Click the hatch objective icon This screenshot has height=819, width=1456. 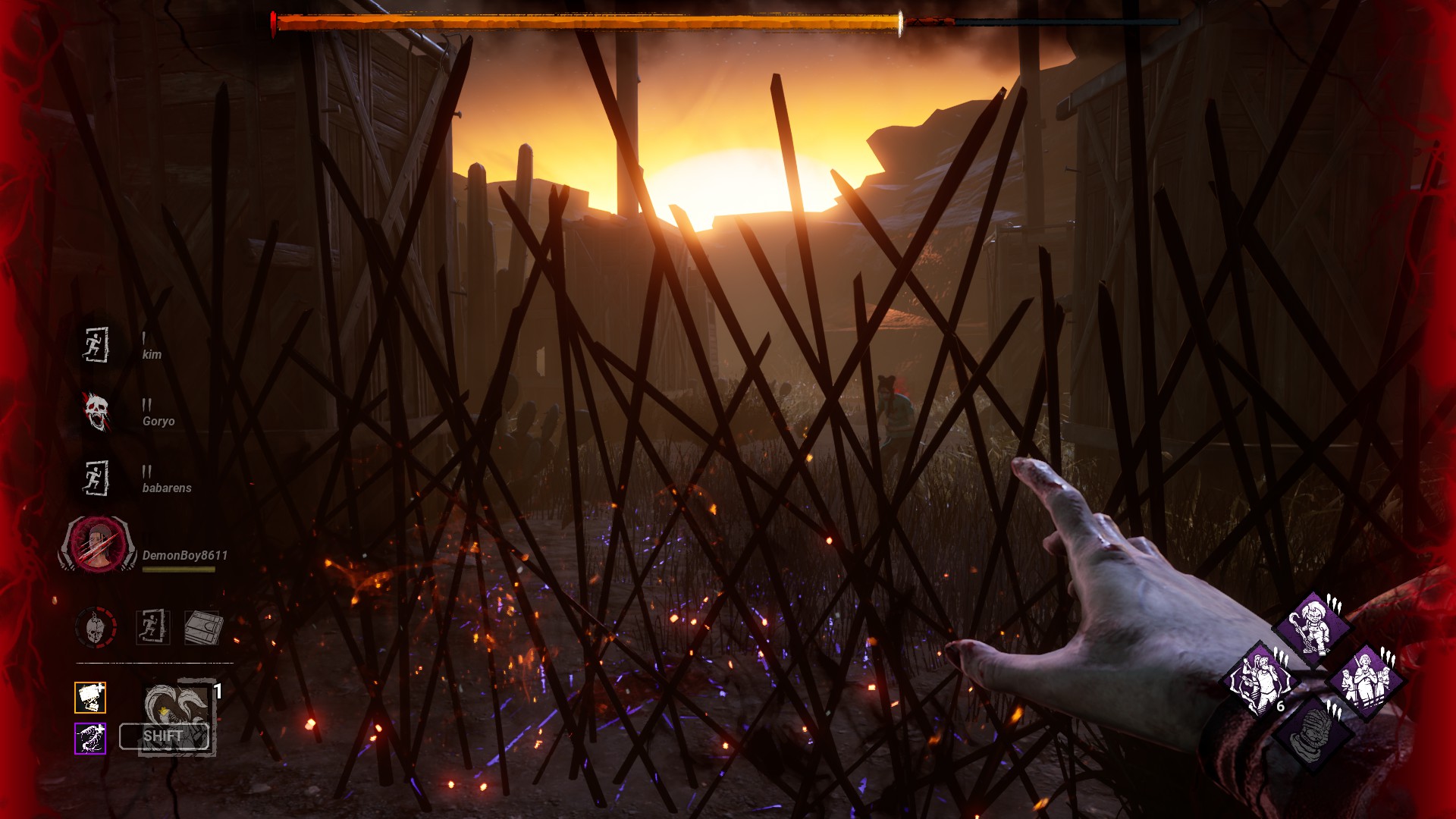(202, 628)
